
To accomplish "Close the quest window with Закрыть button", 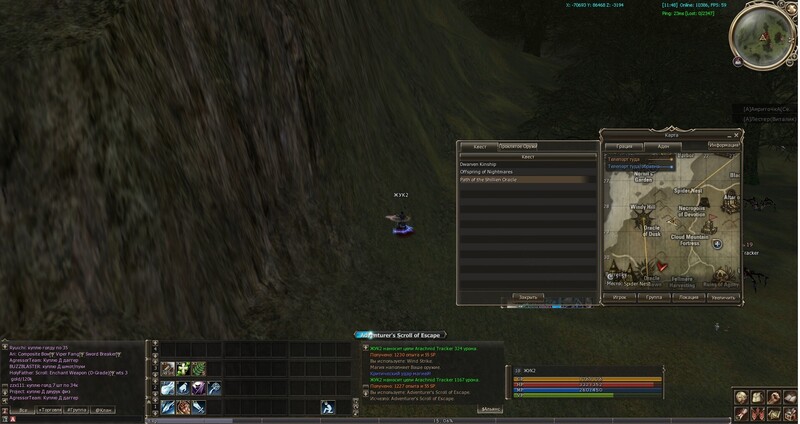I will point(527,297).
